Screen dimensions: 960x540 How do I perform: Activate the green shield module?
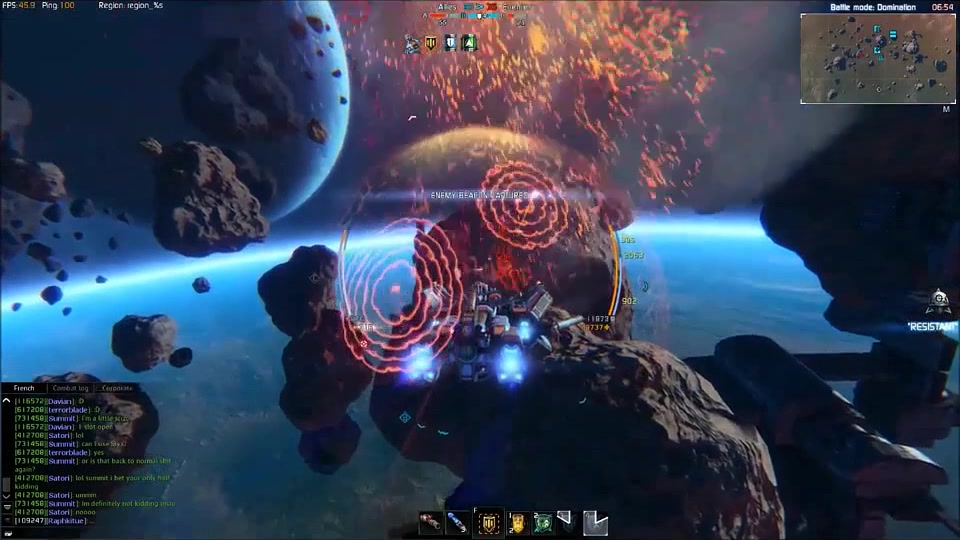point(542,522)
